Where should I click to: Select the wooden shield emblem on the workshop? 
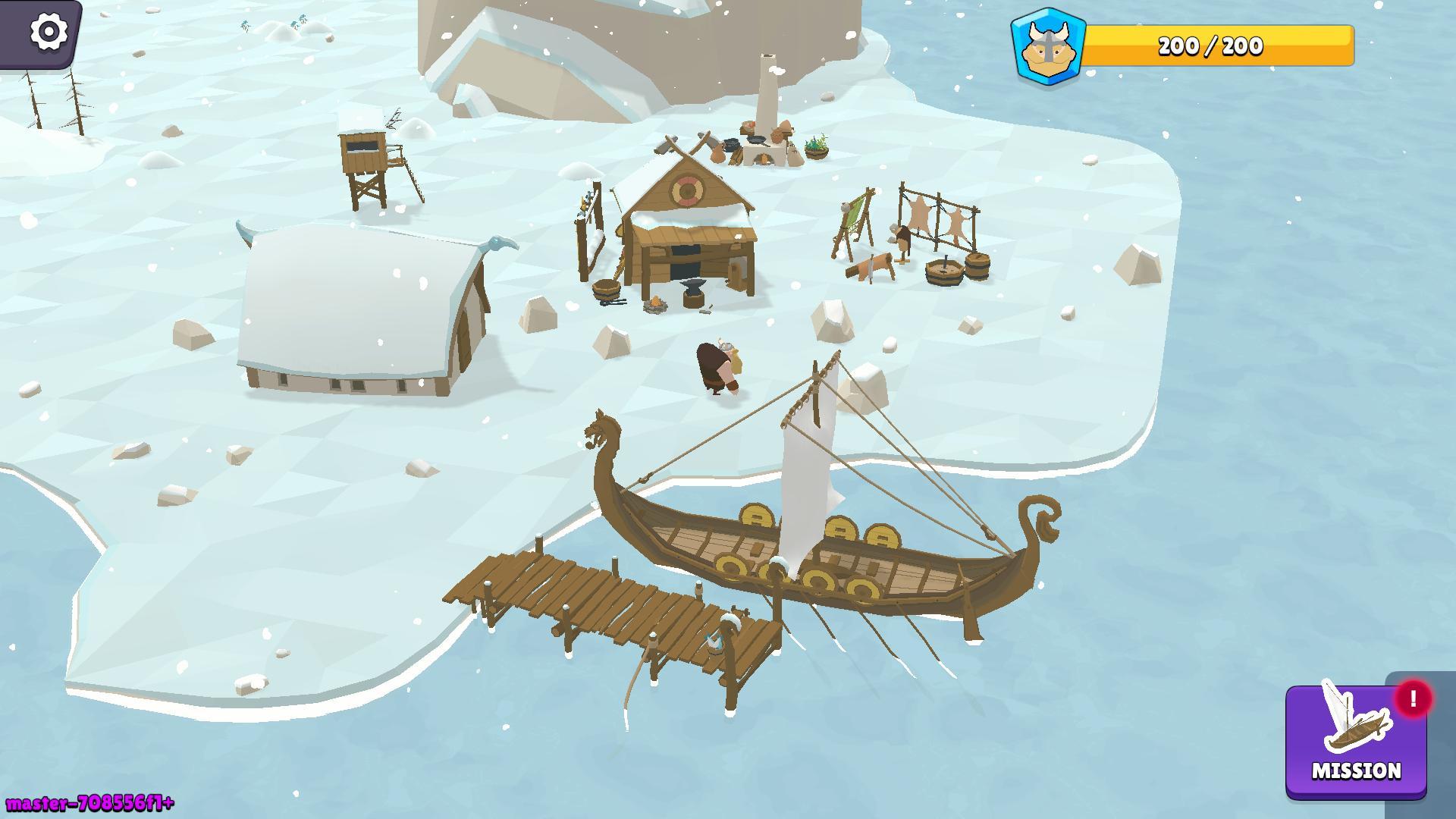tap(687, 190)
